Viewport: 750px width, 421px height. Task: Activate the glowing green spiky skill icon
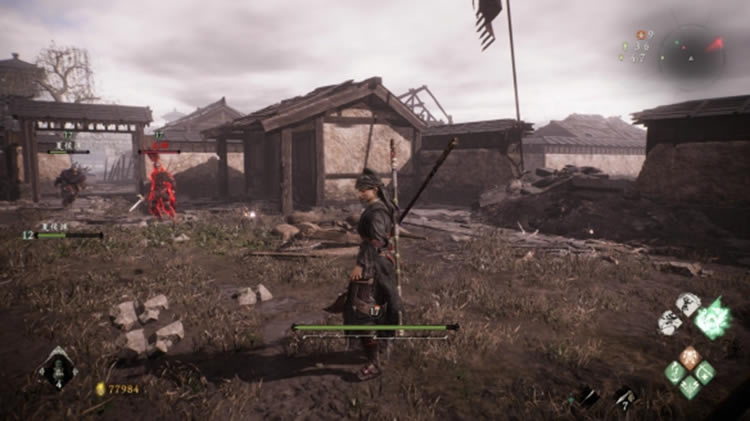(713, 319)
